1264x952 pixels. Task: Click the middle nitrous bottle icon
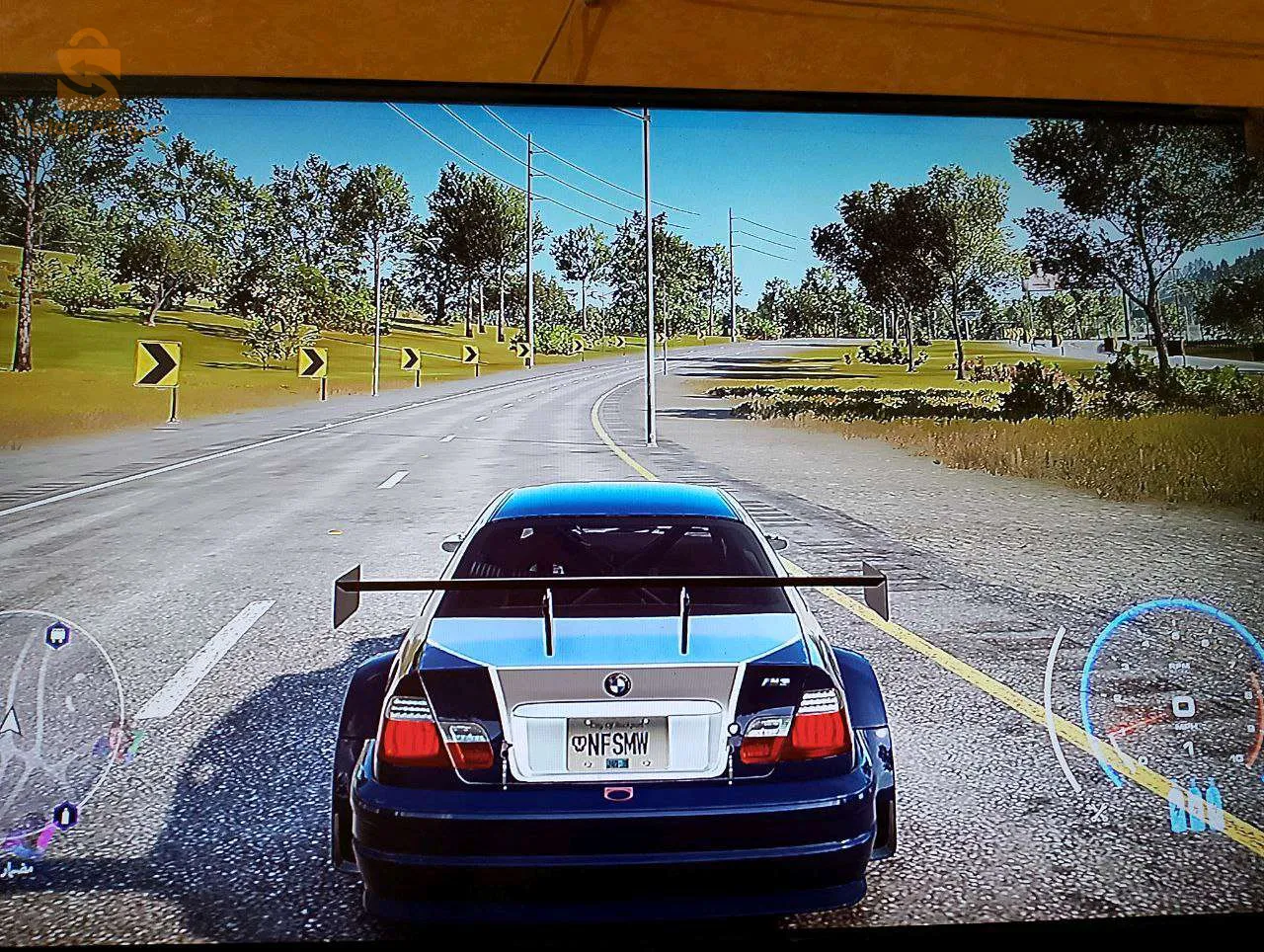[1195, 809]
